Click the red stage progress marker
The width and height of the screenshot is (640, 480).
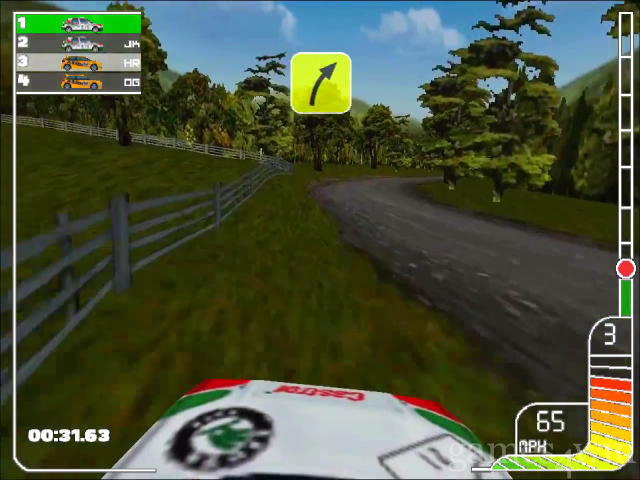(x=626, y=268)
